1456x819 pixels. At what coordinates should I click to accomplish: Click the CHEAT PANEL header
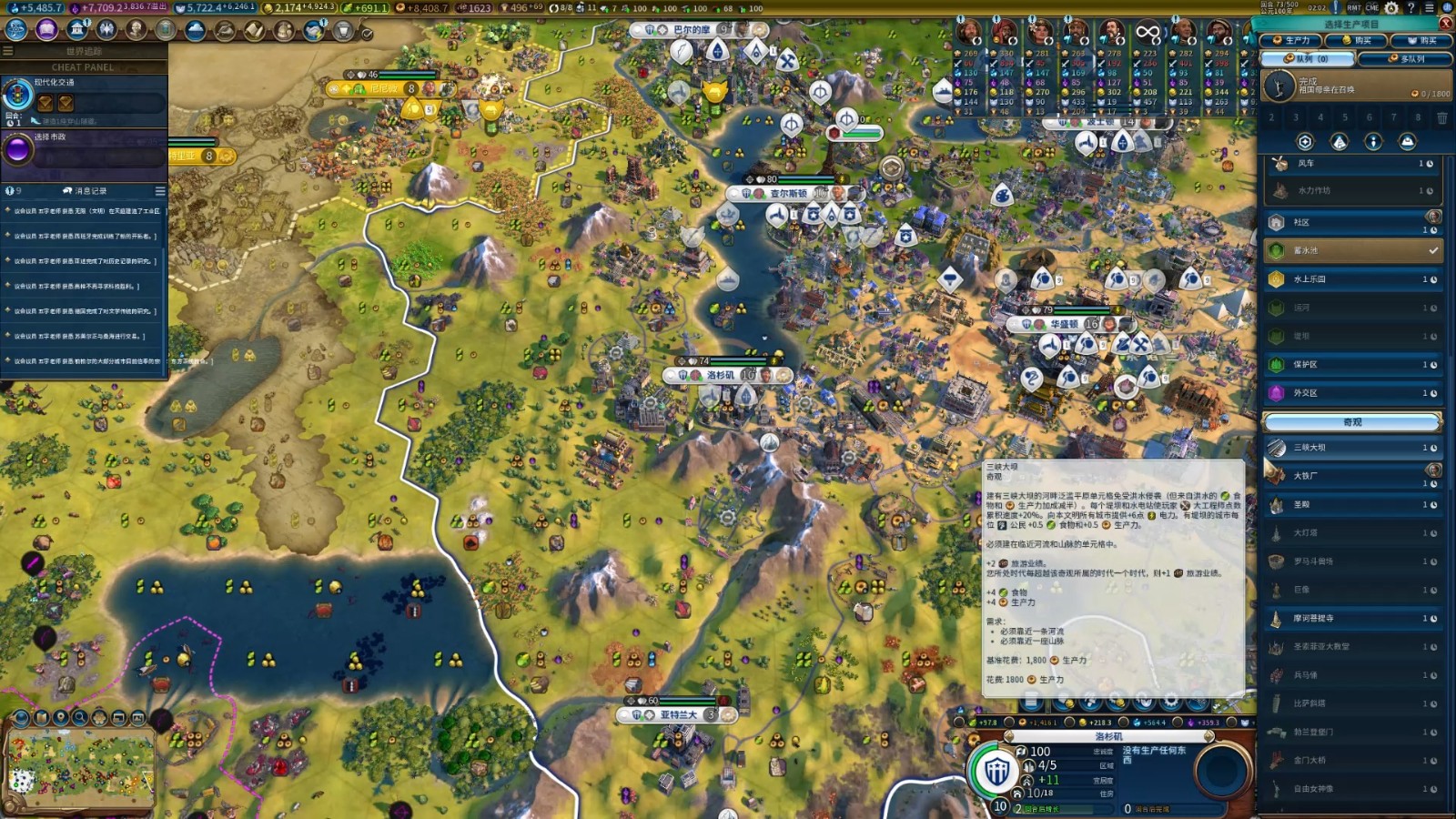click(x=84, y=67)
